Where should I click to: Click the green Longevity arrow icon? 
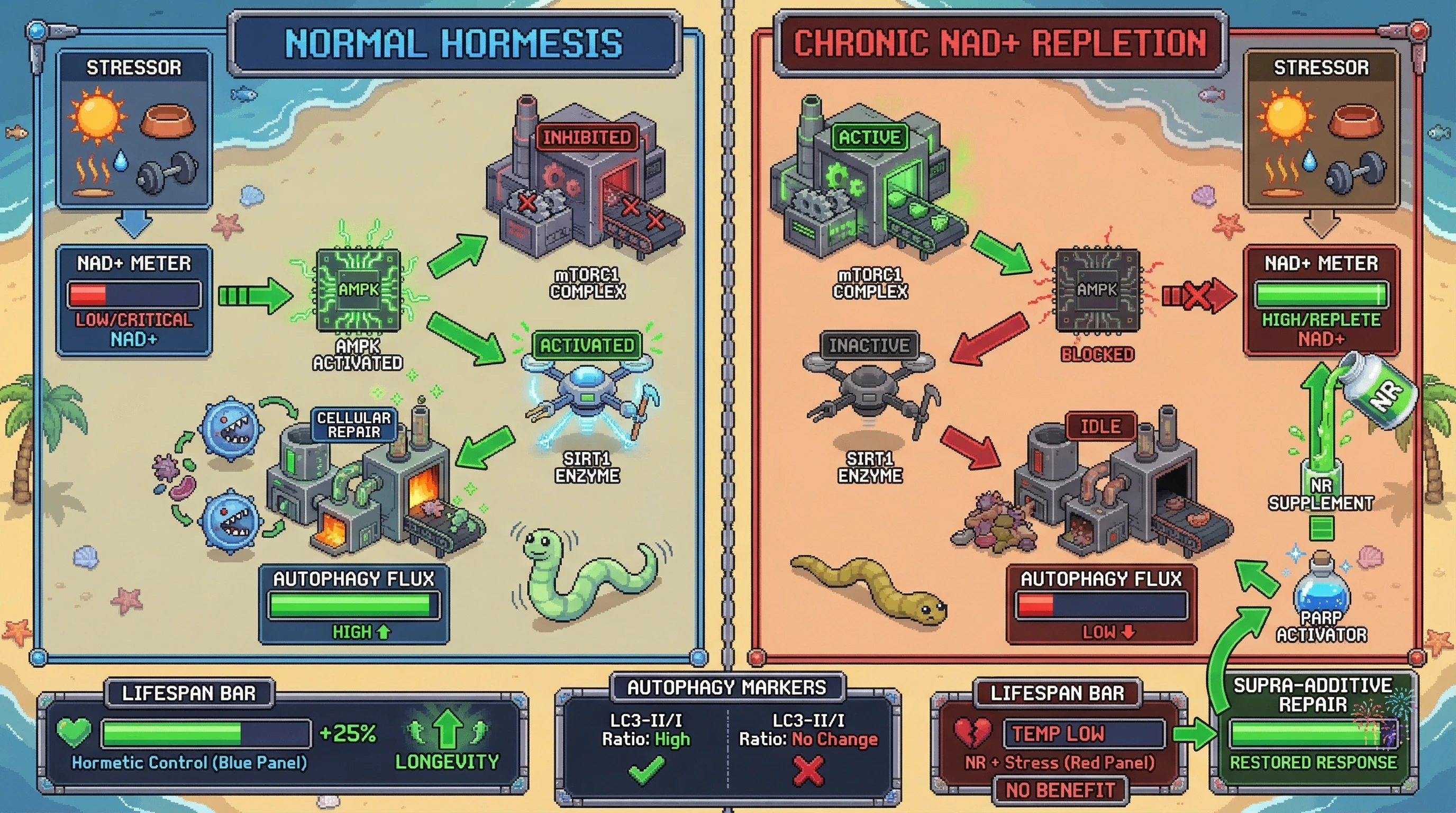[x=447, y=729]
